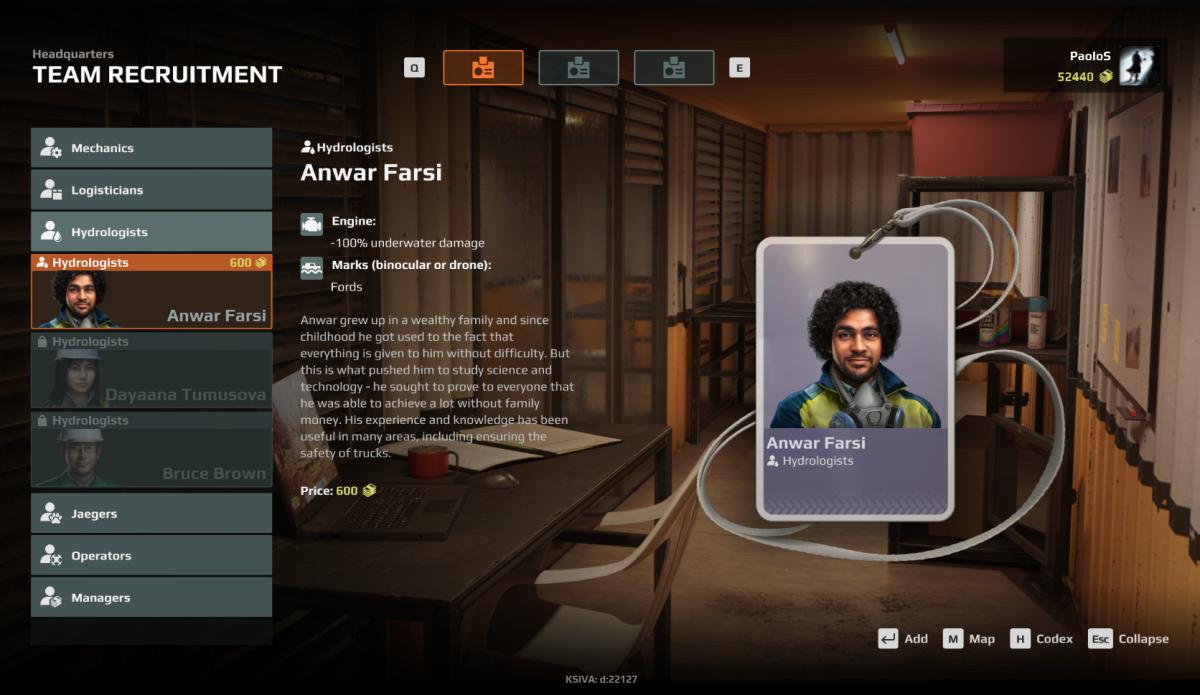Image resolution: width=1200 pixels, height=695 pixels.
Task: Expand the Jaegers category
Action: (151, 514)
